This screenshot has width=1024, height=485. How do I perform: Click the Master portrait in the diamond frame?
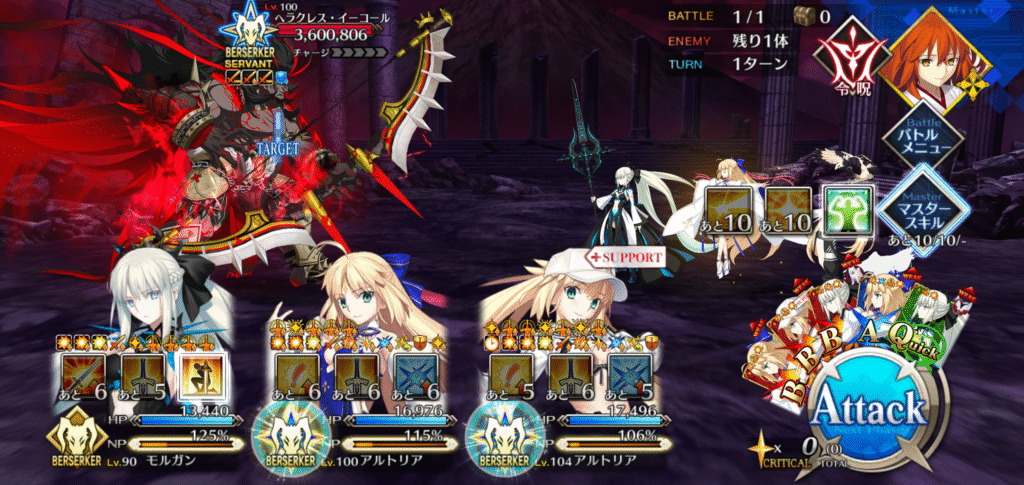[941, 57]
